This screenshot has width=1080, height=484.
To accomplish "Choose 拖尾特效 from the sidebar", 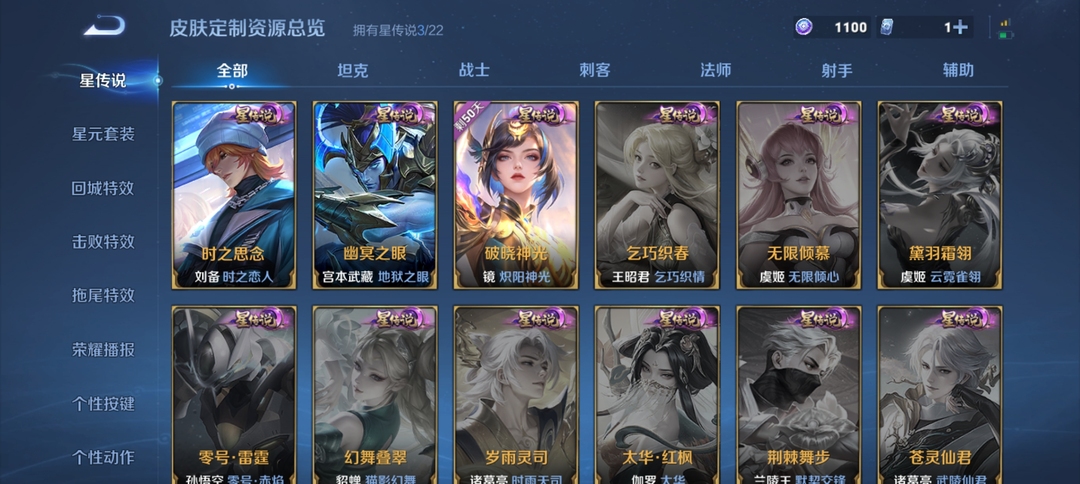I will point(103,296).
